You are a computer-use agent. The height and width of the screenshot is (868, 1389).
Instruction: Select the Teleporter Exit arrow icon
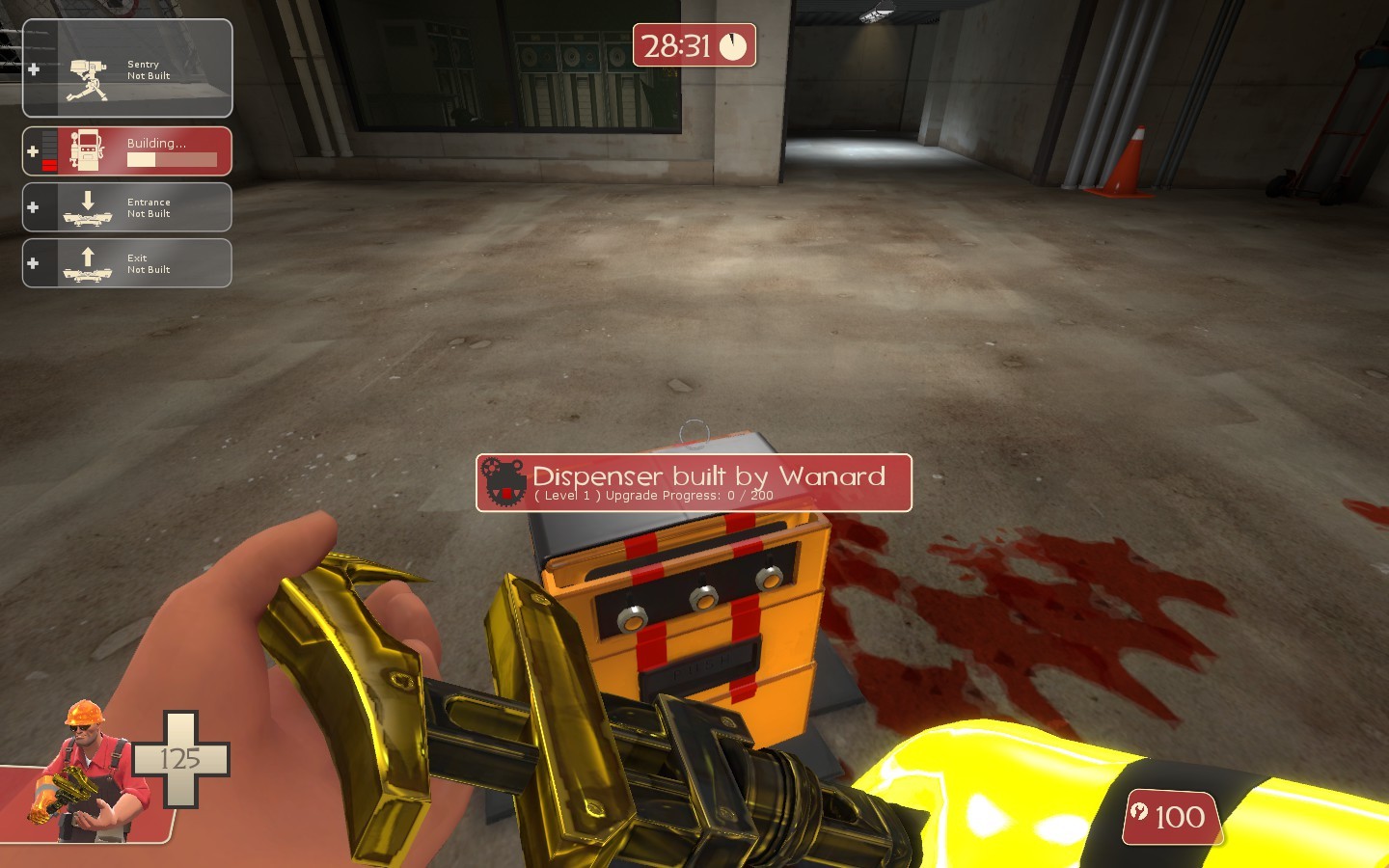tap(88, 260)
